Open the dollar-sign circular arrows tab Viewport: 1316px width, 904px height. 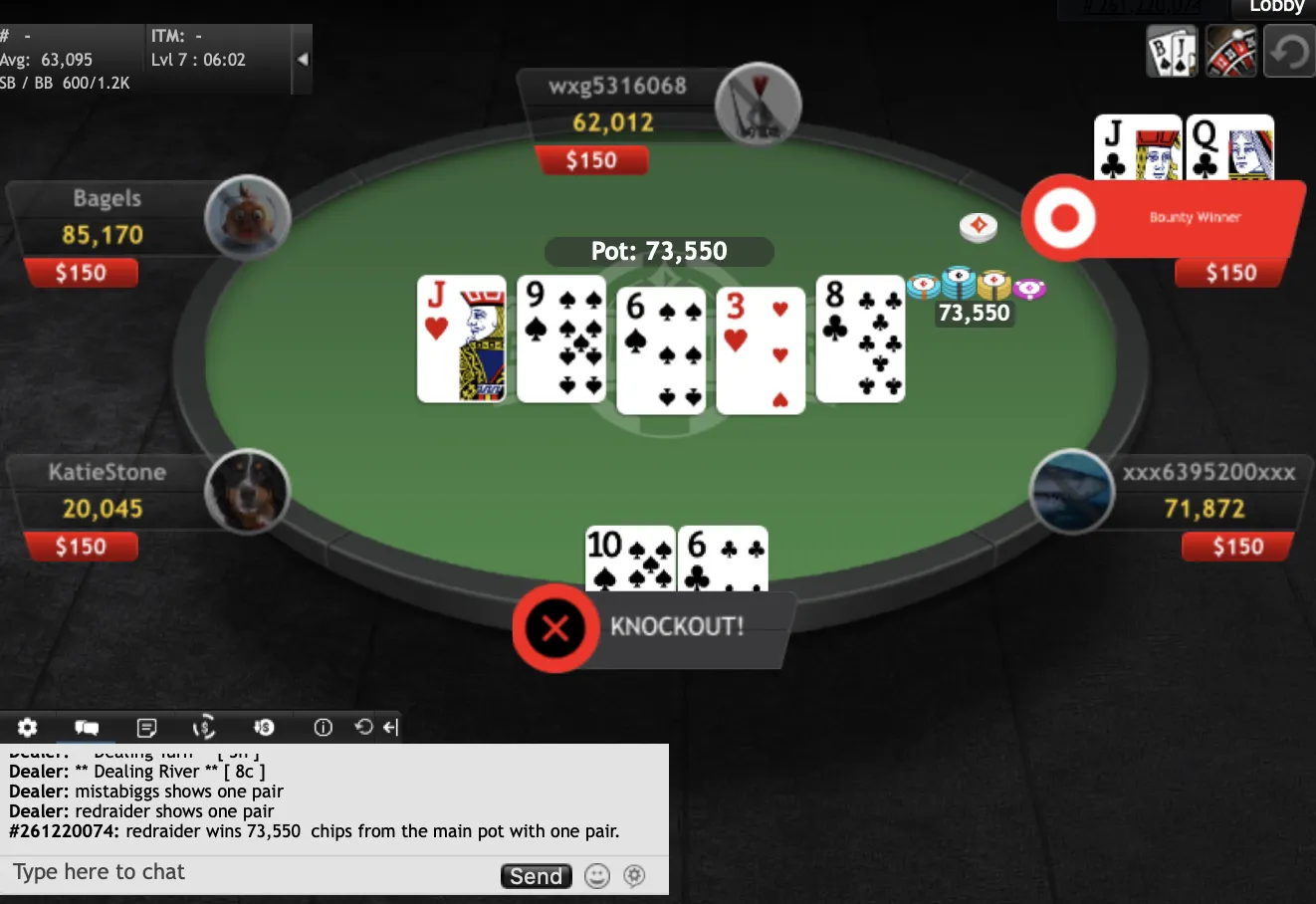pos(204,727)
